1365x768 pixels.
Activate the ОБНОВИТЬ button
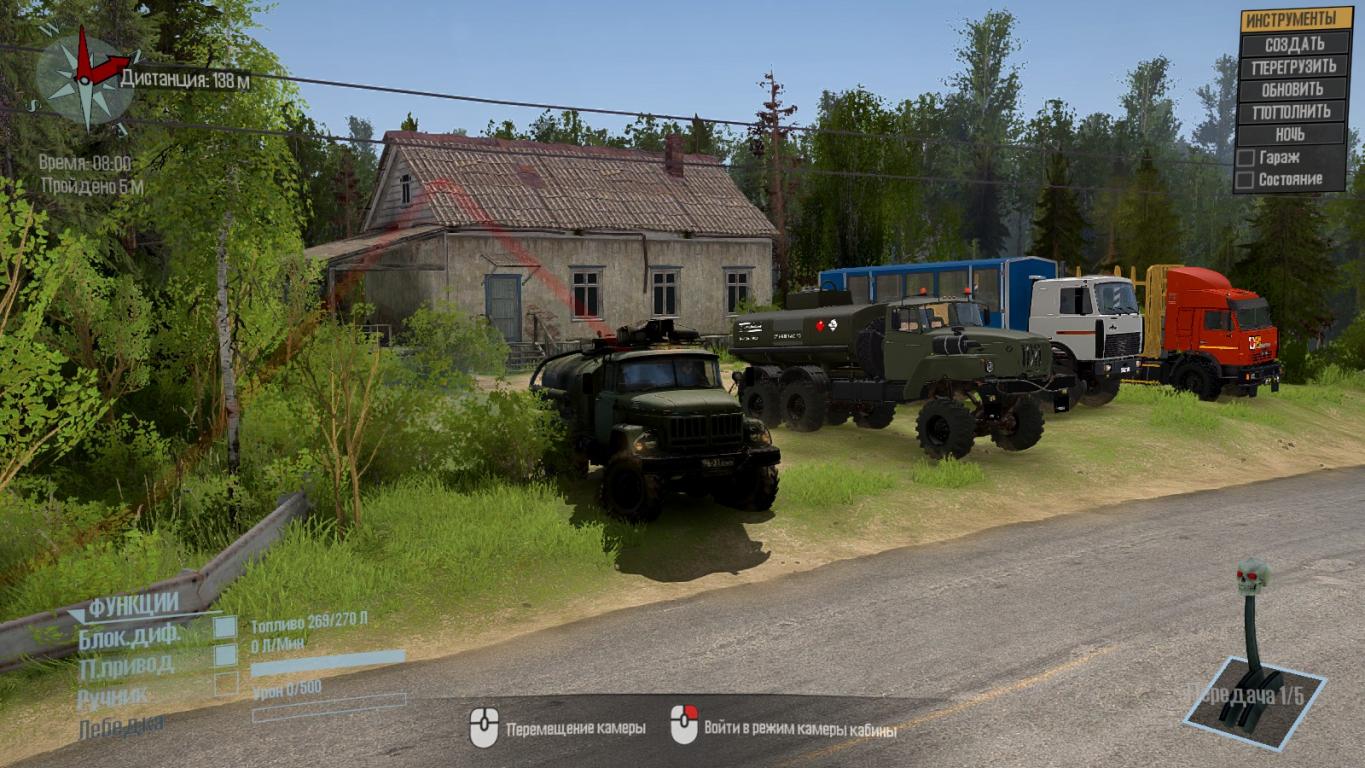[x=1294, y=89]
